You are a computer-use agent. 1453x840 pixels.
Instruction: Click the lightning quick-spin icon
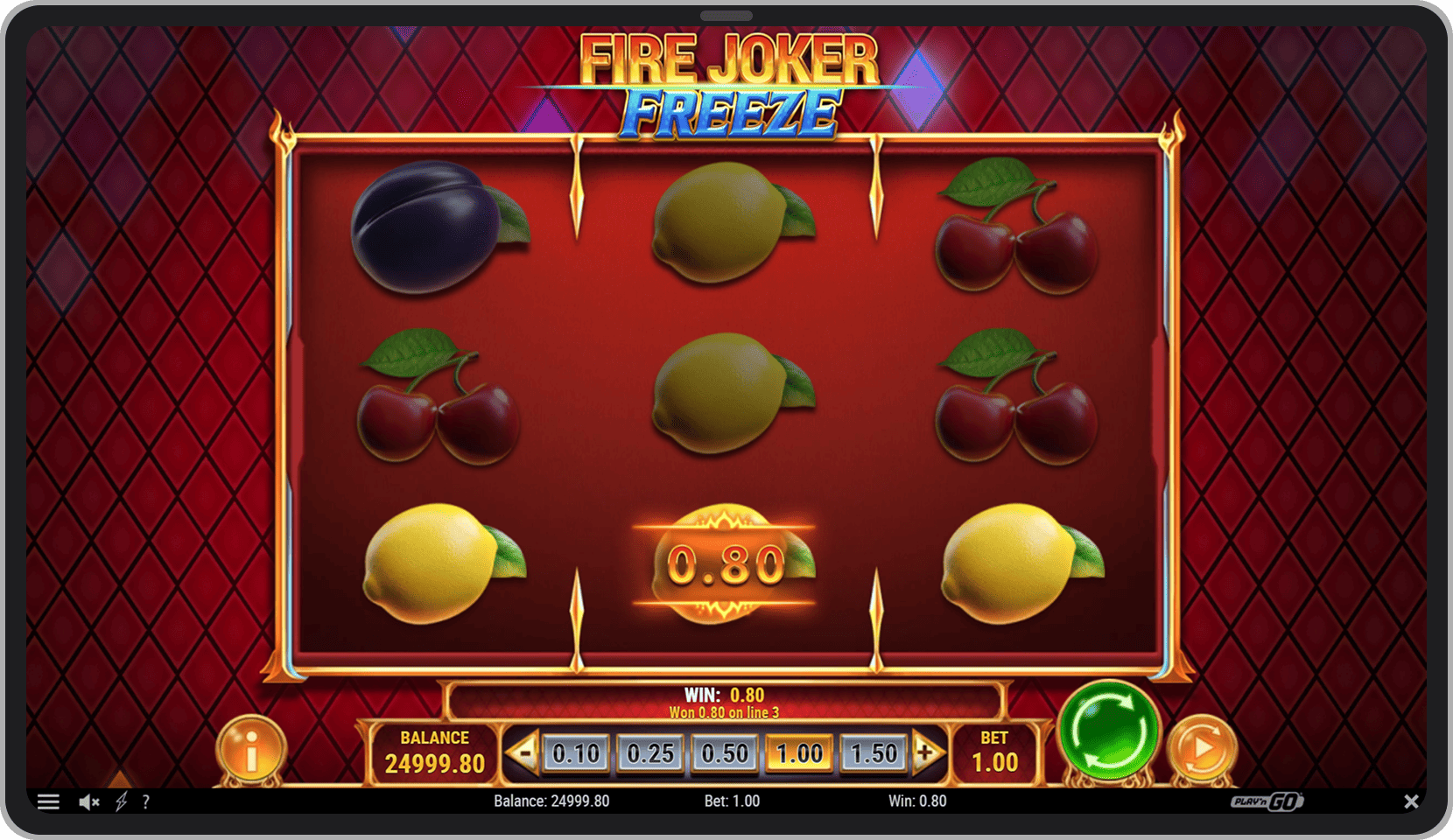pos(121,801)
